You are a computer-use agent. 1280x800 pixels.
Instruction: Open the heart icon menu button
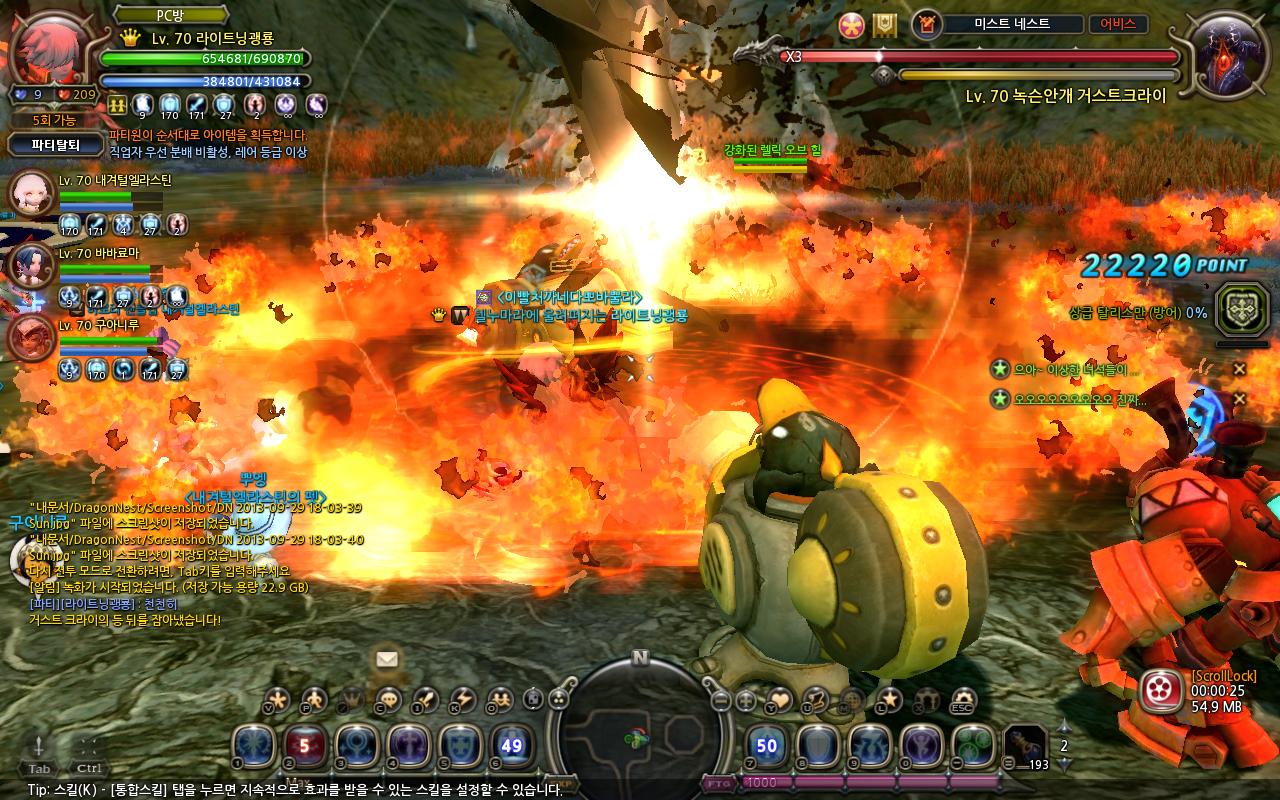click(x=779, y=700)
